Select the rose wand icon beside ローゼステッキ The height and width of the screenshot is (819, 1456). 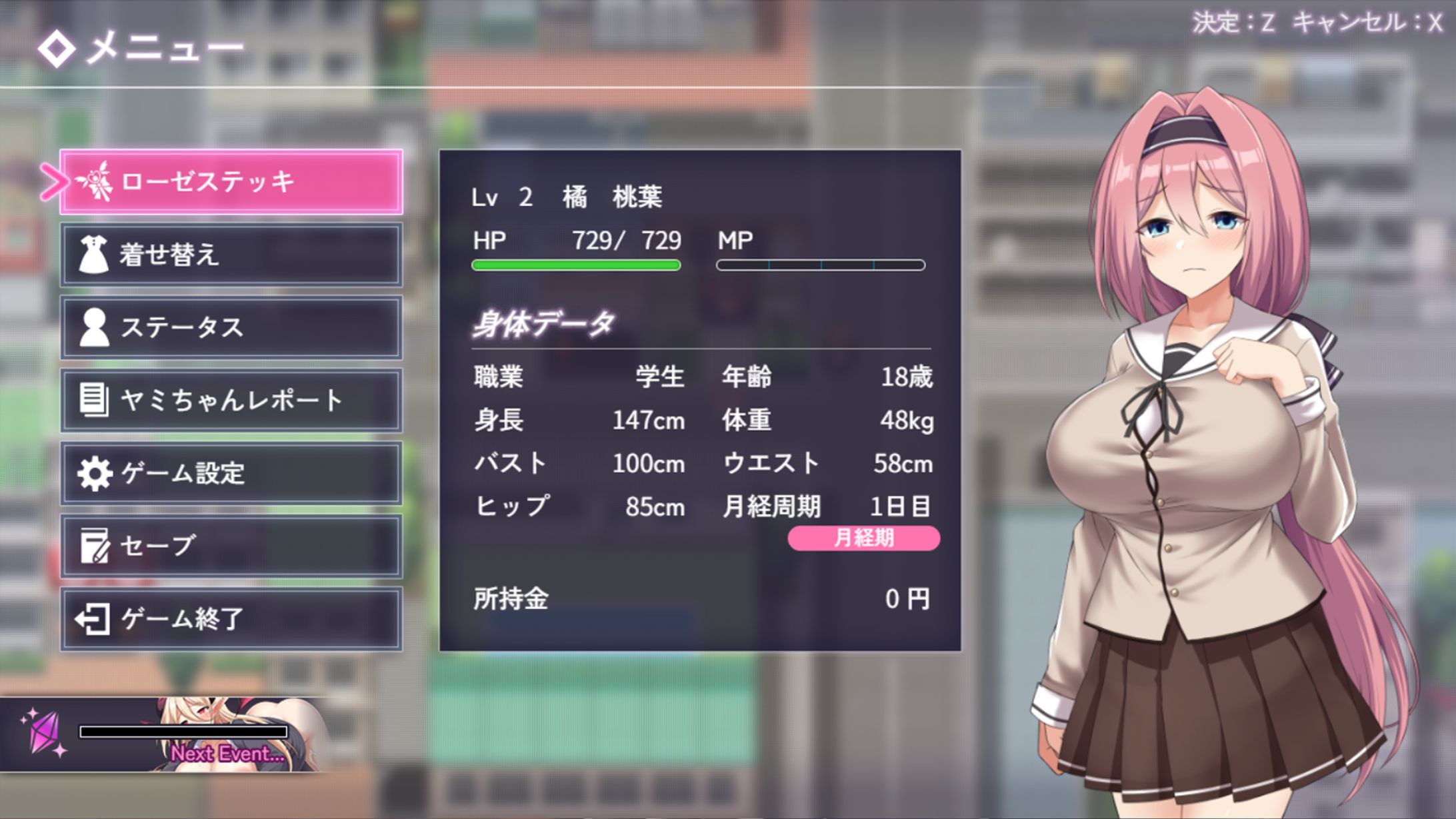pyautogui.click(x=97, y=183)
